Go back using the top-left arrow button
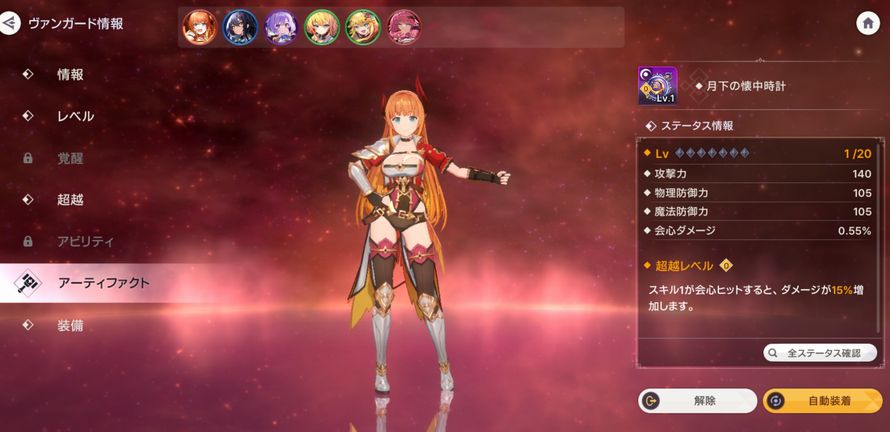This screenshot has height=432, width=890. [x=11, y=23]
